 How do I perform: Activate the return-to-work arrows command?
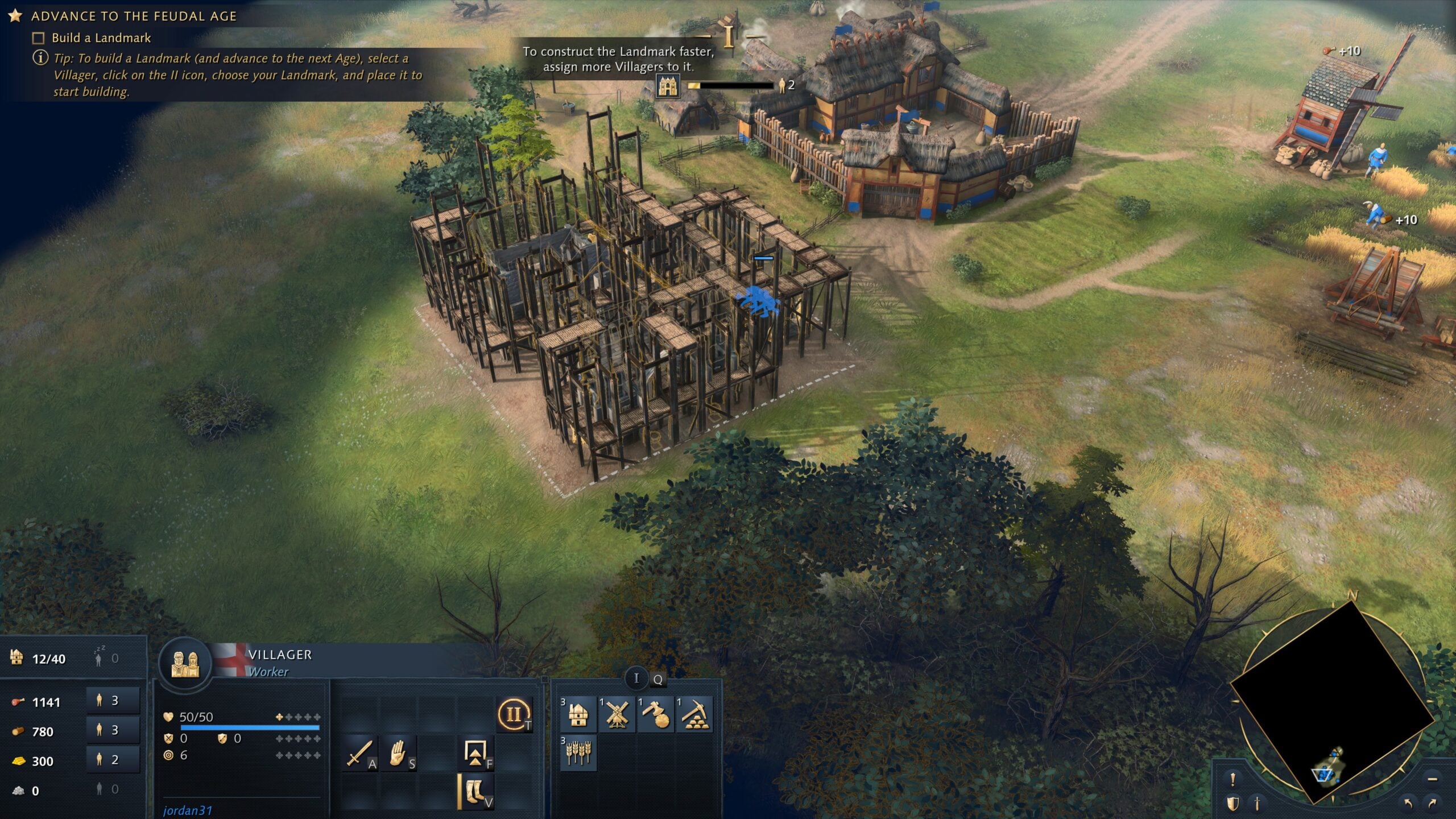coord(475,753)
